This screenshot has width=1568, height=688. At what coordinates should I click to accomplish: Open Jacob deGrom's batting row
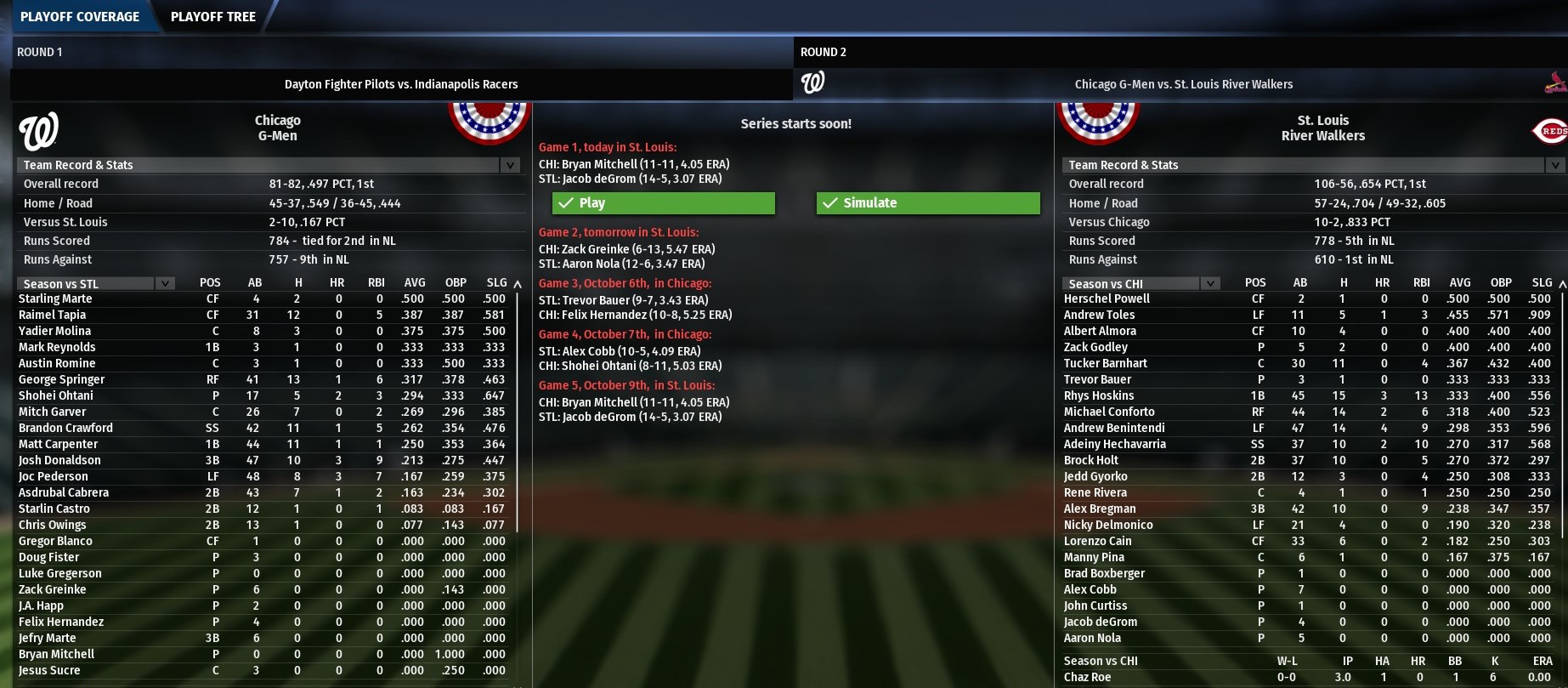coord(1100,622)
